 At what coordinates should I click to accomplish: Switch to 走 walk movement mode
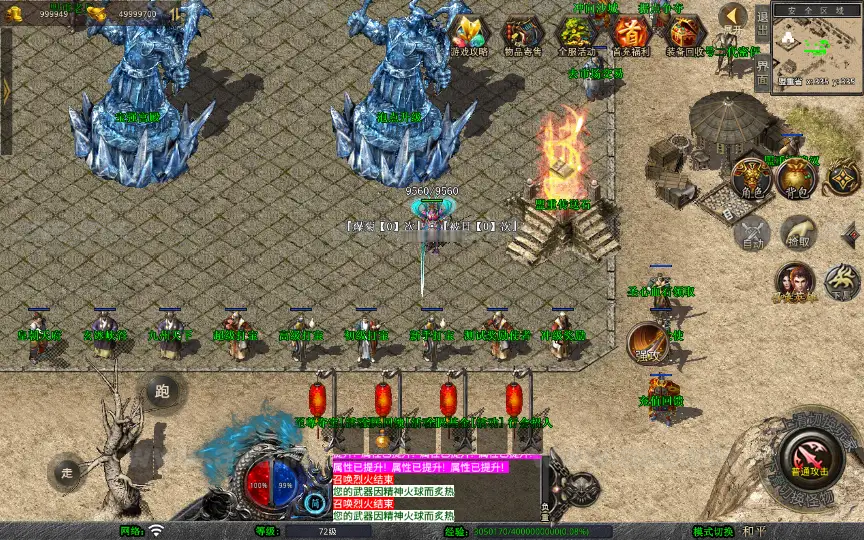coord(68,470)
